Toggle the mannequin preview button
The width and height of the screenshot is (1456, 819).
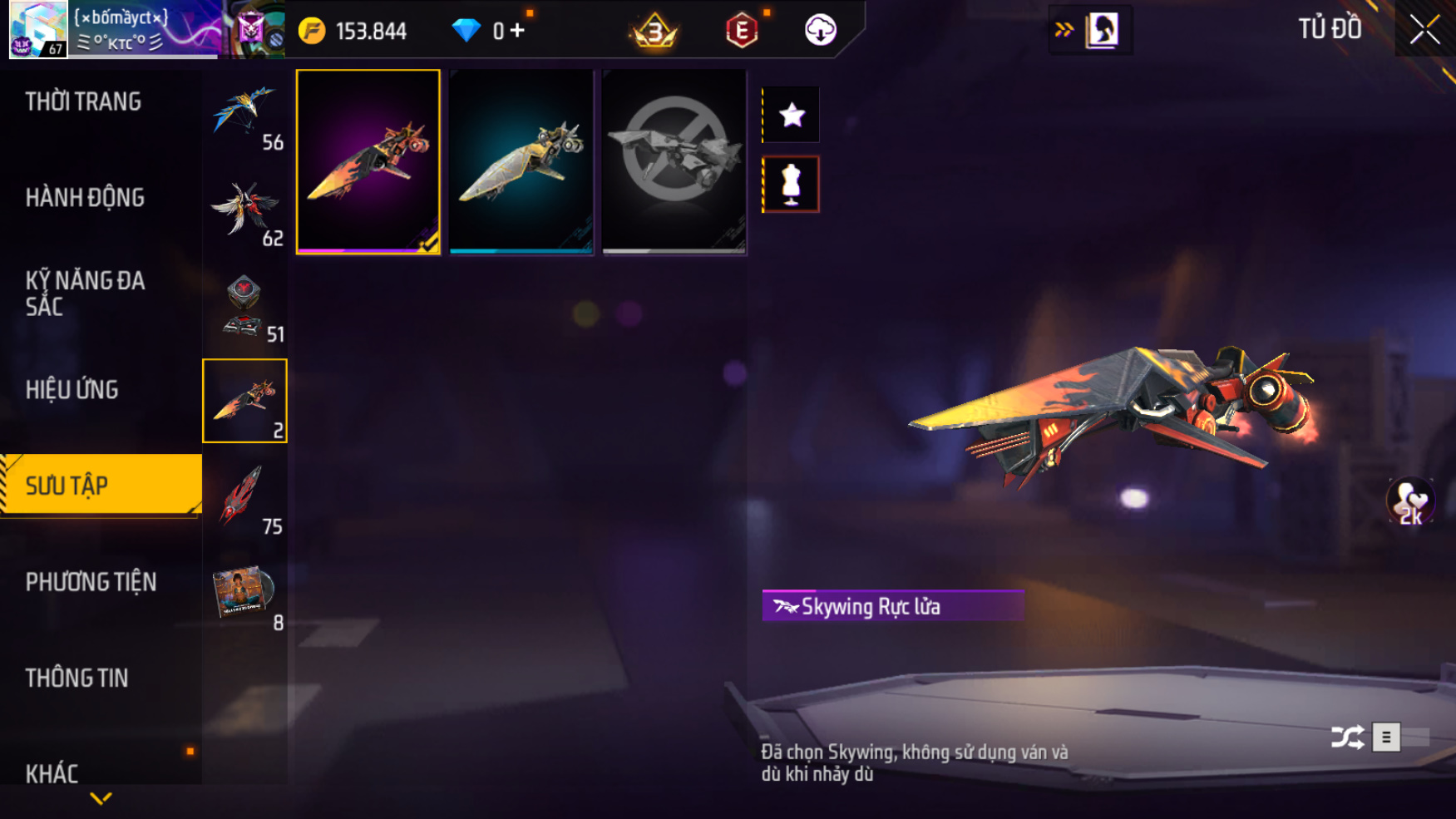(x=791, y=185)
